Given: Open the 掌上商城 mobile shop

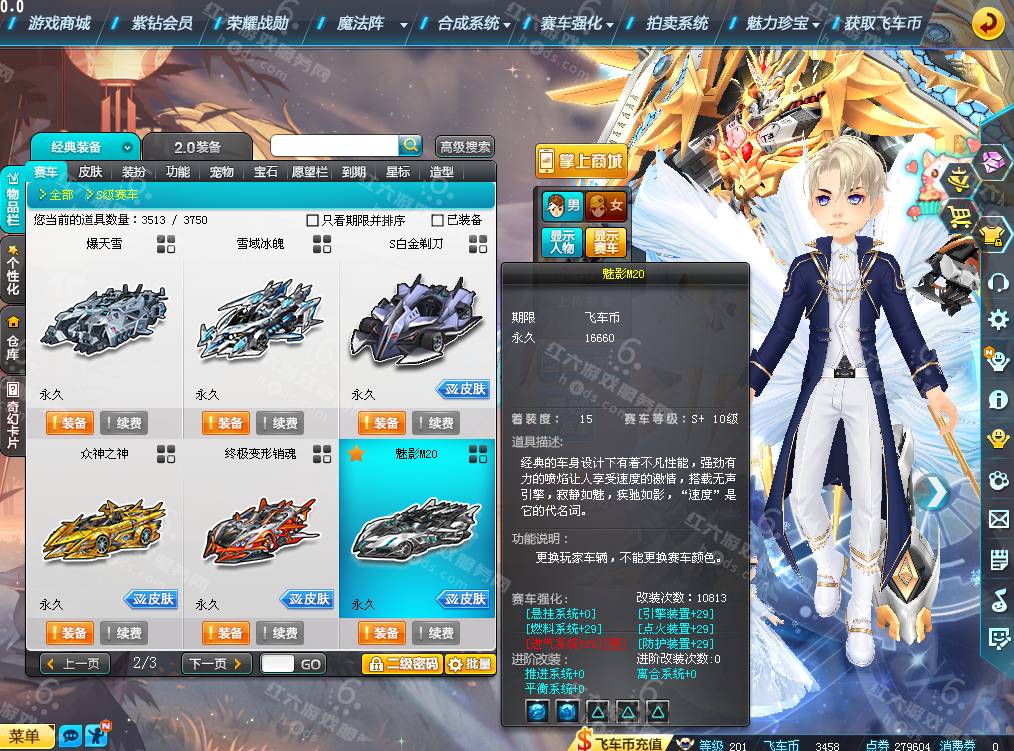Looking at the screenshot, I should pos(580,160).
